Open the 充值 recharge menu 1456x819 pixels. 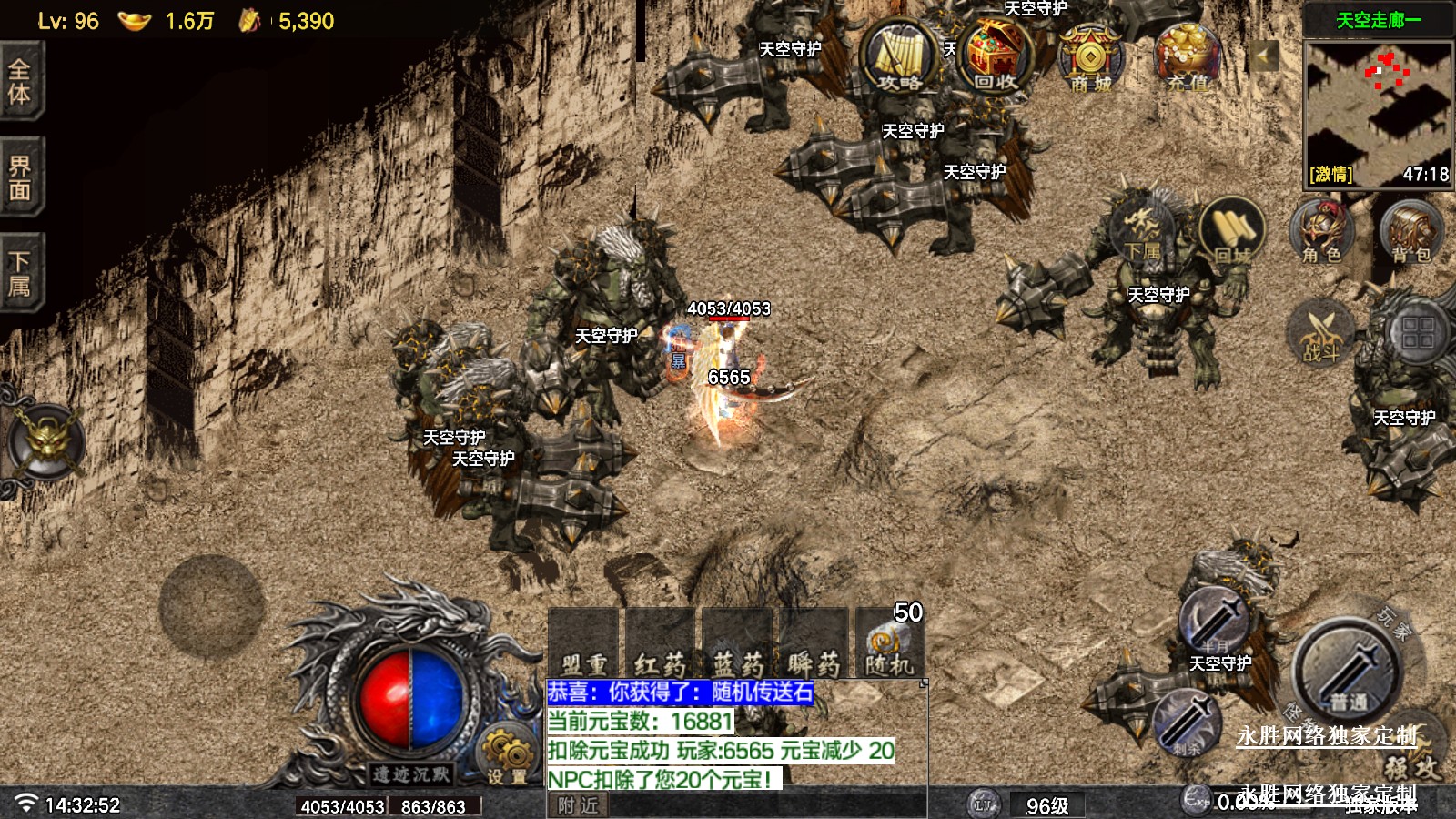pyautogui.click(x=1188, y=57)
